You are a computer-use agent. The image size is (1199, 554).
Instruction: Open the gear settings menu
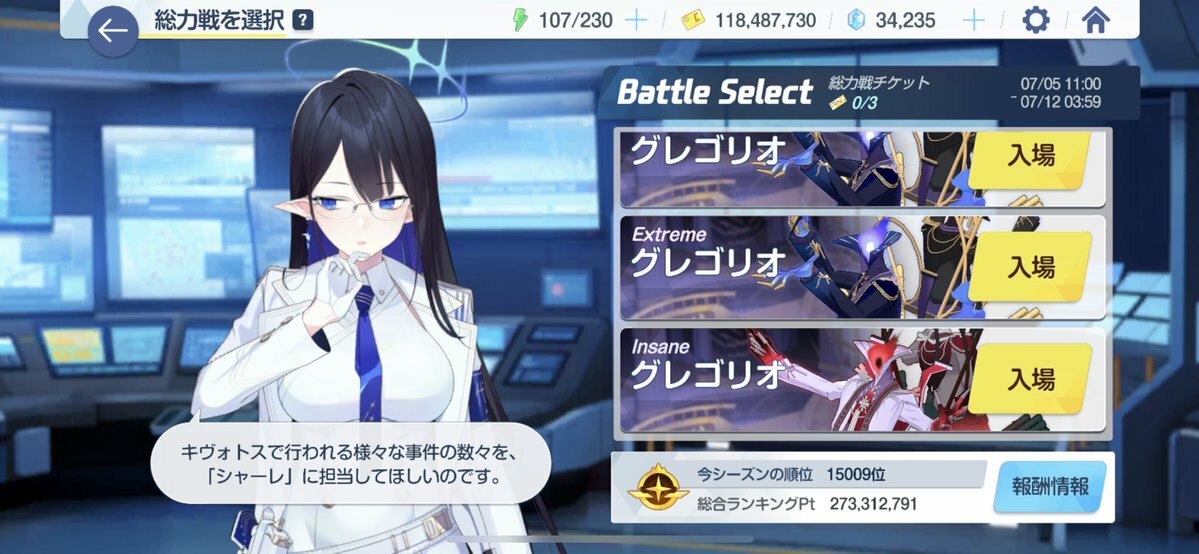(1036, 20)
